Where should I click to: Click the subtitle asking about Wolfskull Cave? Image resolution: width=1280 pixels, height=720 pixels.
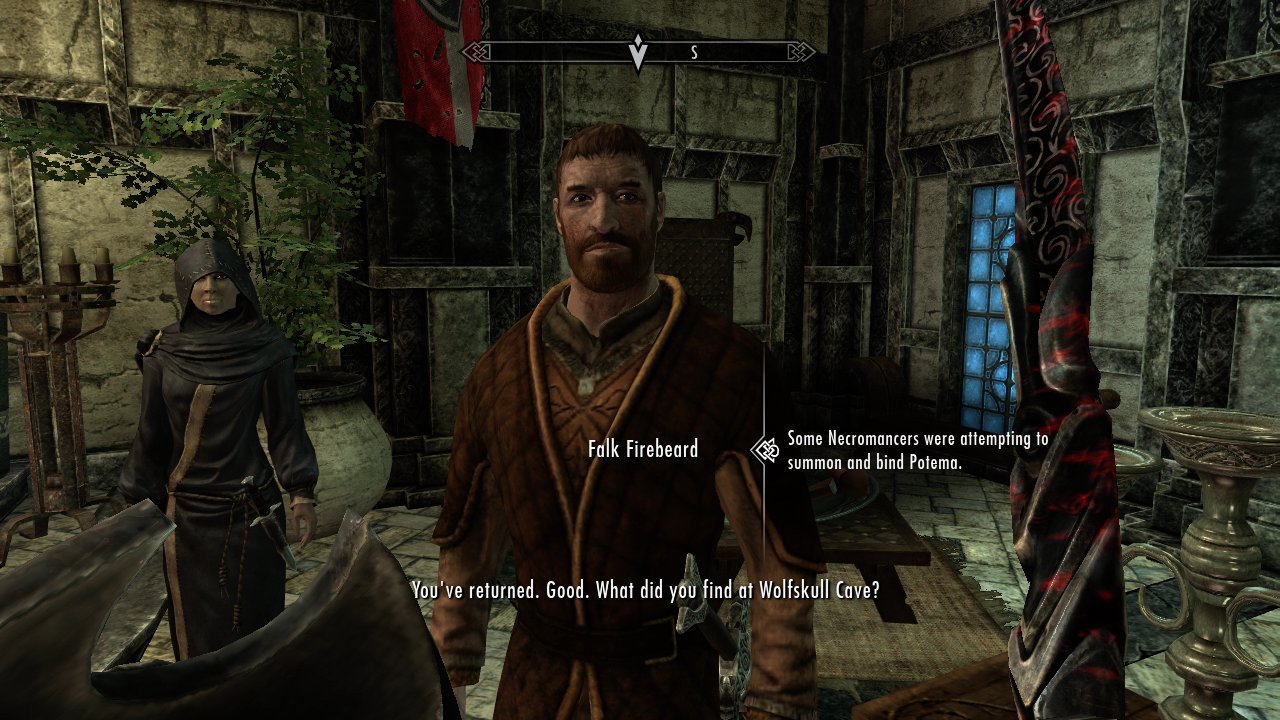(645, 588)
